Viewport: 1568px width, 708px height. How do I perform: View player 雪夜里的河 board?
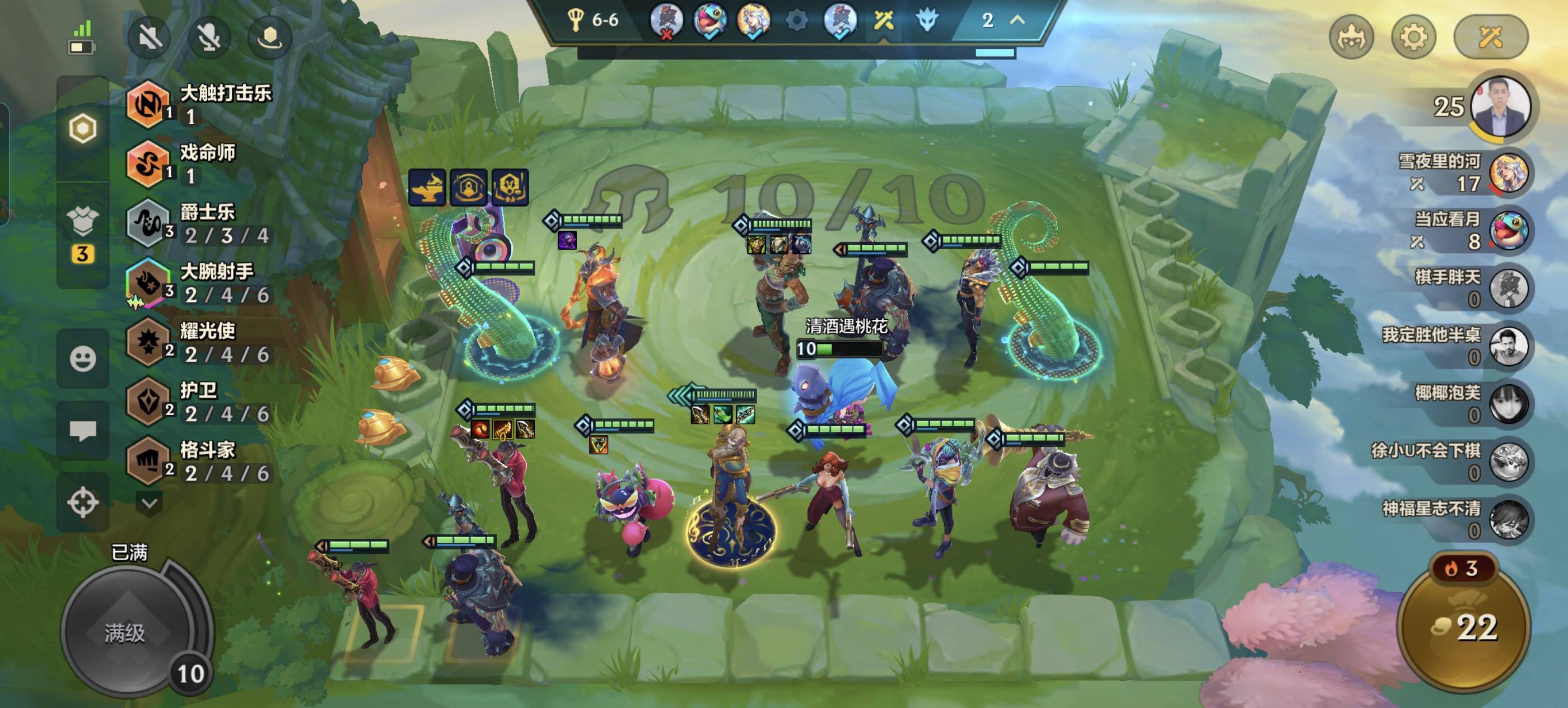point(1507,173)
